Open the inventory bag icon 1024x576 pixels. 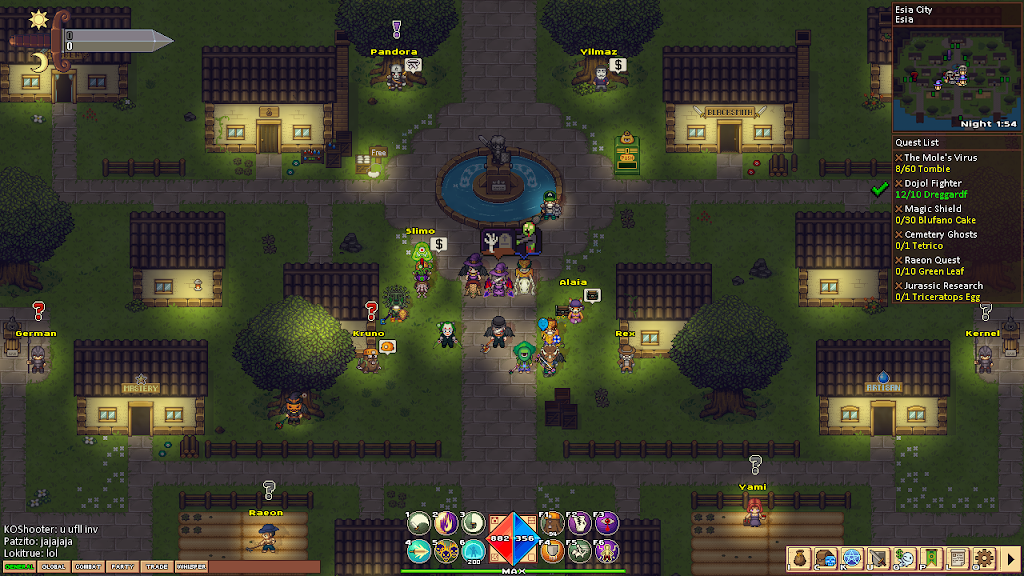click(799, 557)
